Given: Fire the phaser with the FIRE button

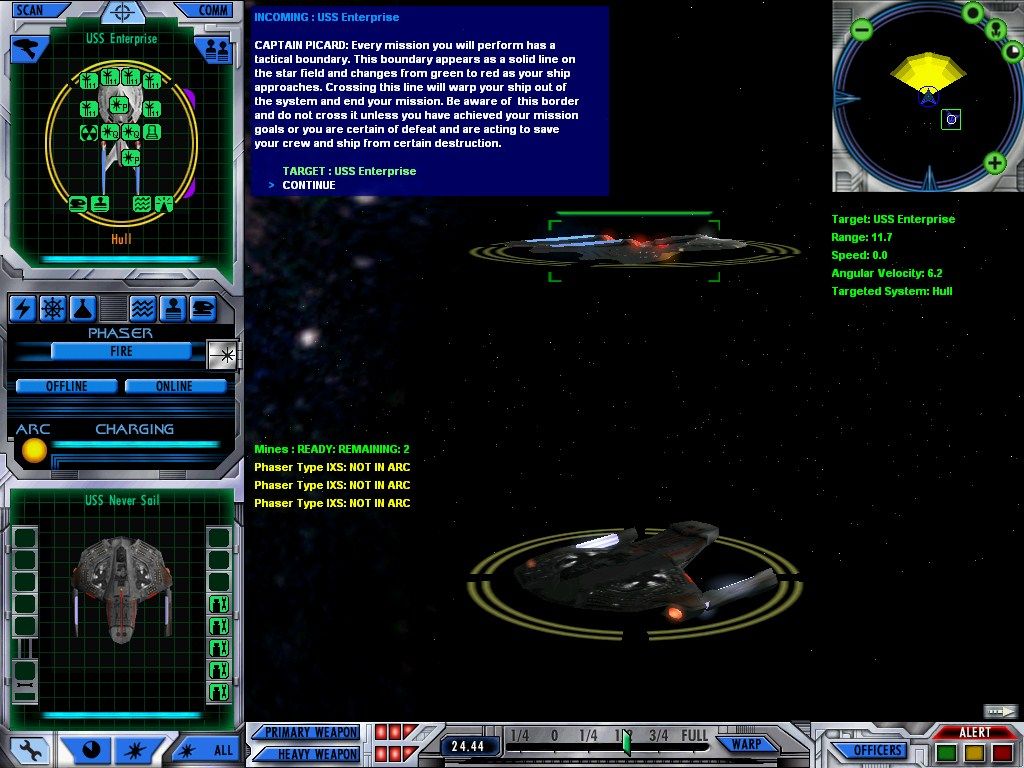Looking at the screenshot, I should tap(121, 352).
